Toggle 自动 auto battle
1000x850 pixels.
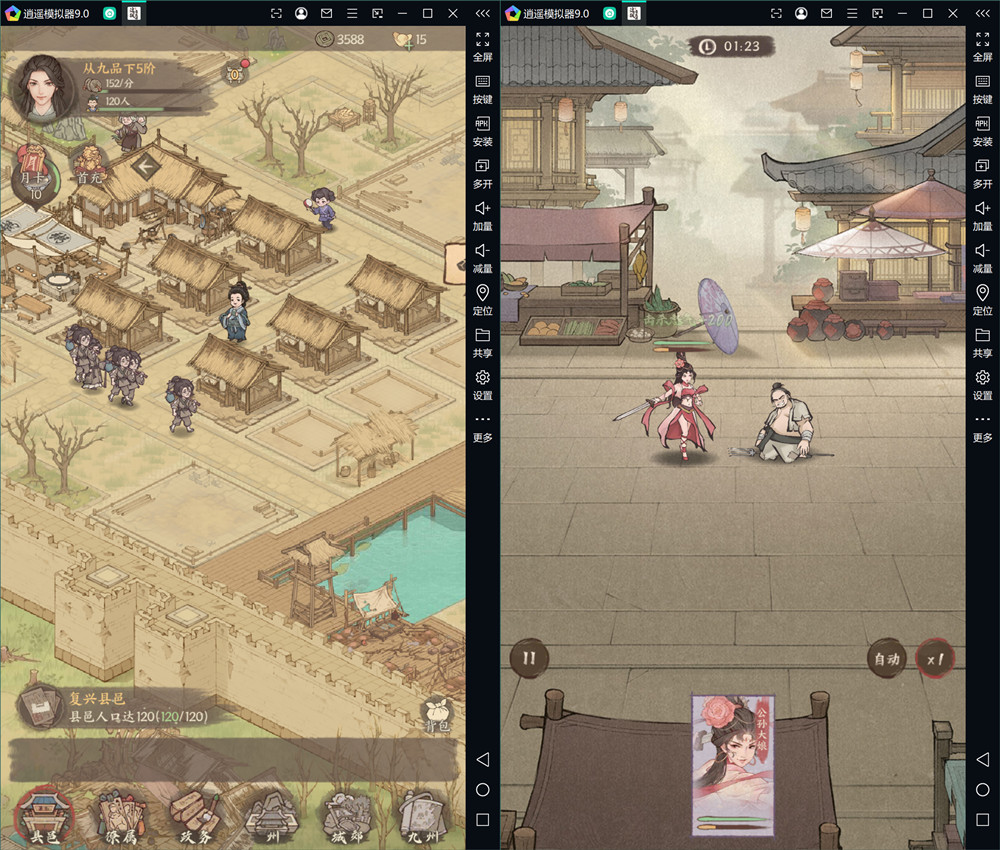(x=887, y=659)
